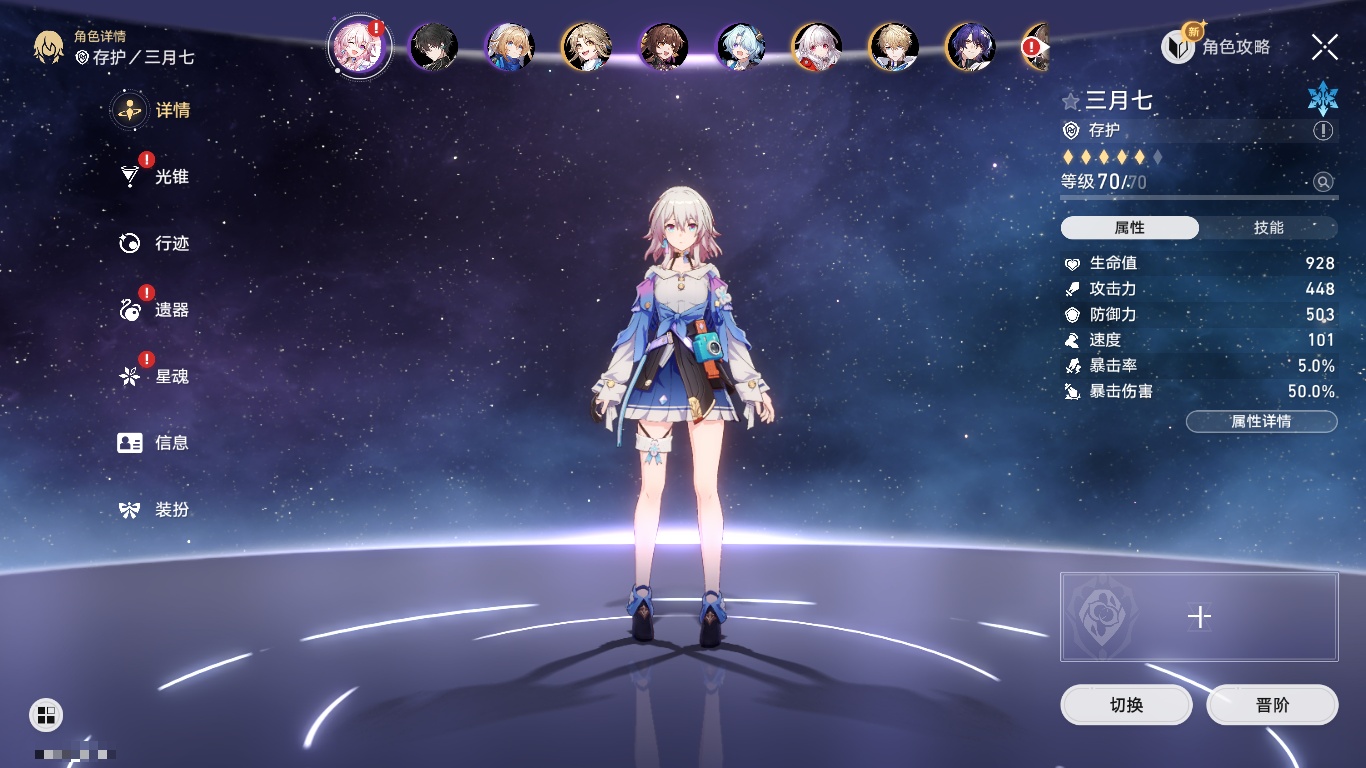Choose the black-haired character portrait

(x=434, y=47)
